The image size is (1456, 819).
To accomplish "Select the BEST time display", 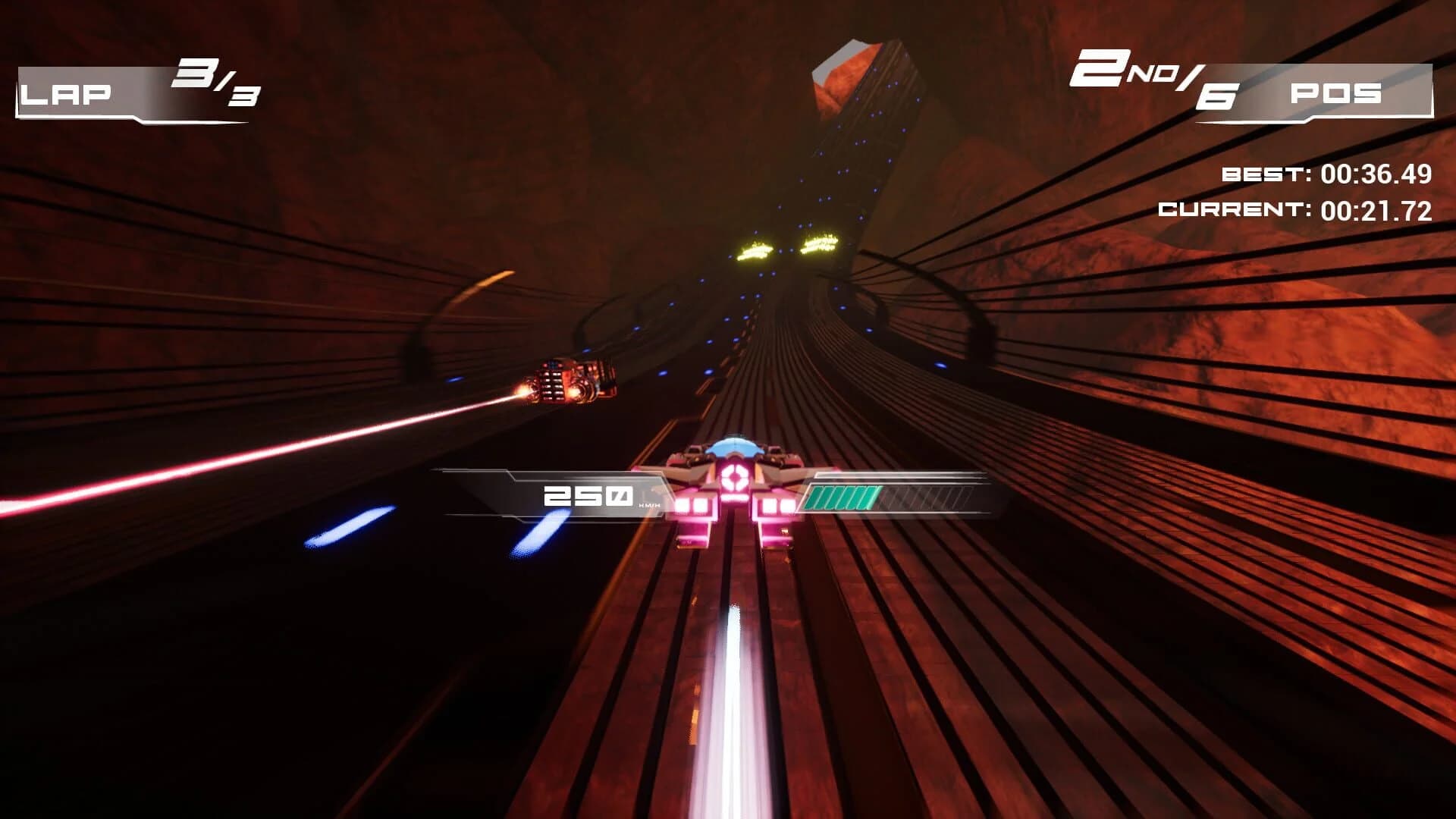I will (1327, 174).
